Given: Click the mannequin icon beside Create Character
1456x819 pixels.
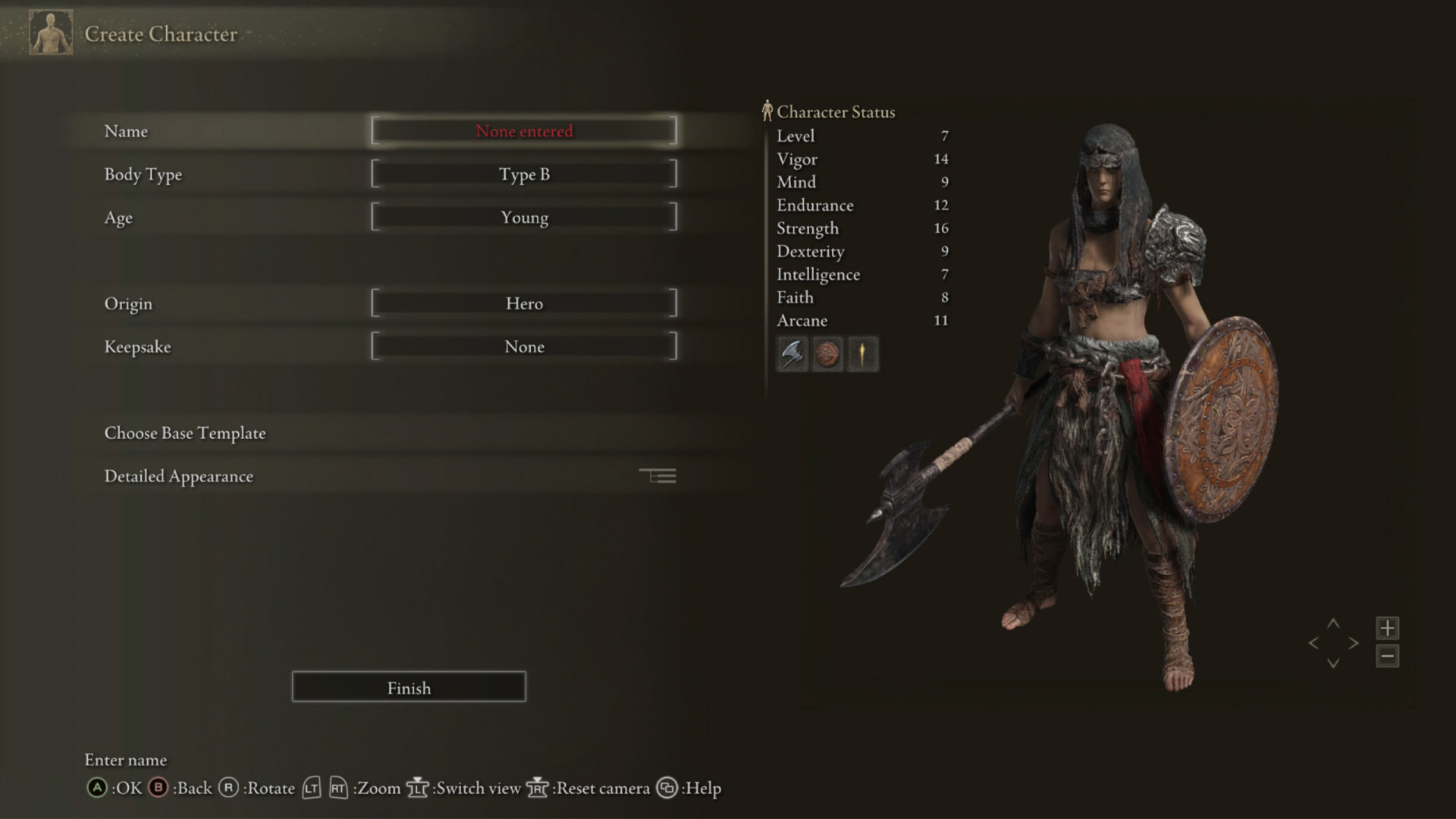Looking at the screenshot, I should 50,33.
